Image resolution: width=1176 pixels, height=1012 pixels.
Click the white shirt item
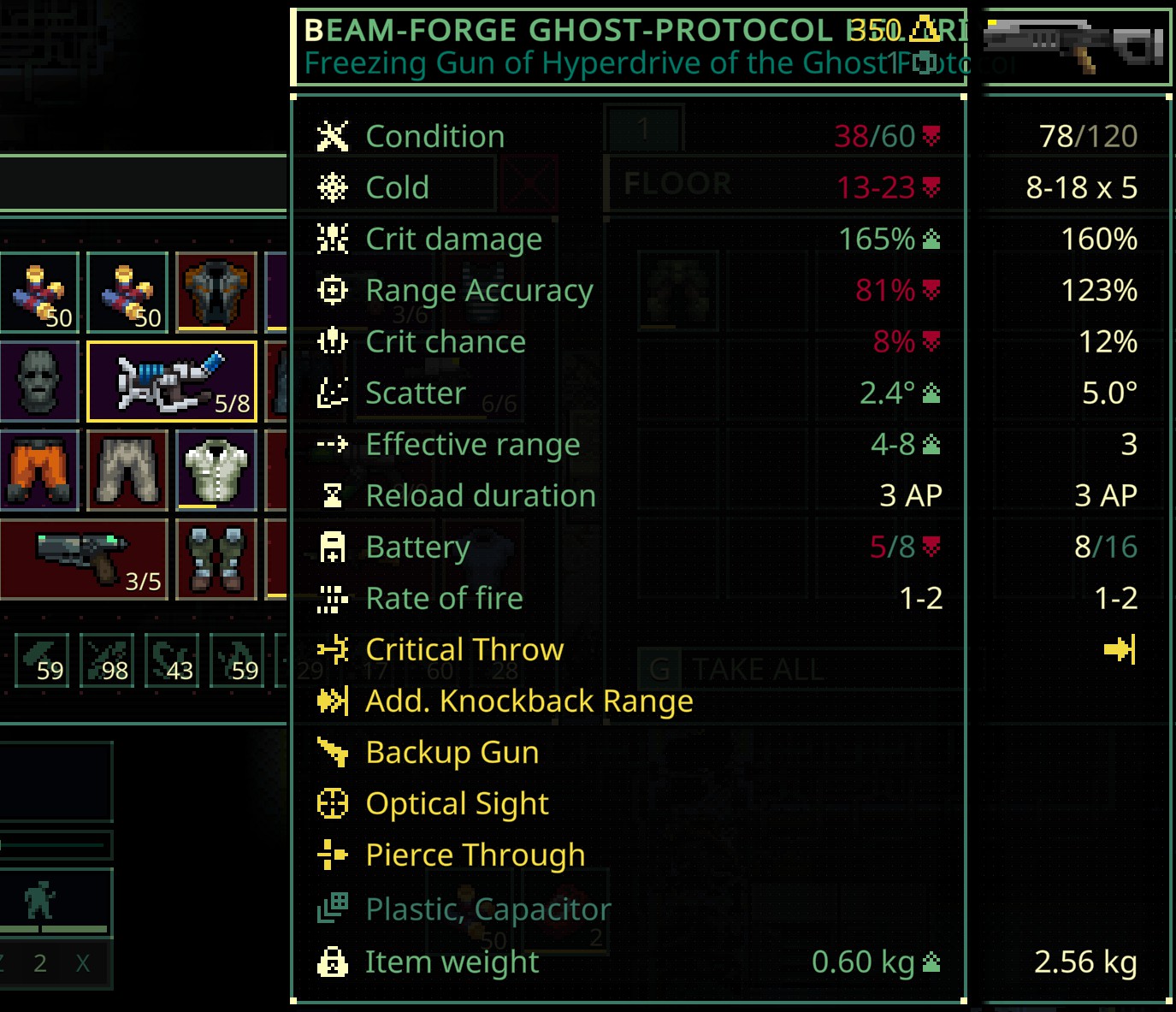click(216, 470)
